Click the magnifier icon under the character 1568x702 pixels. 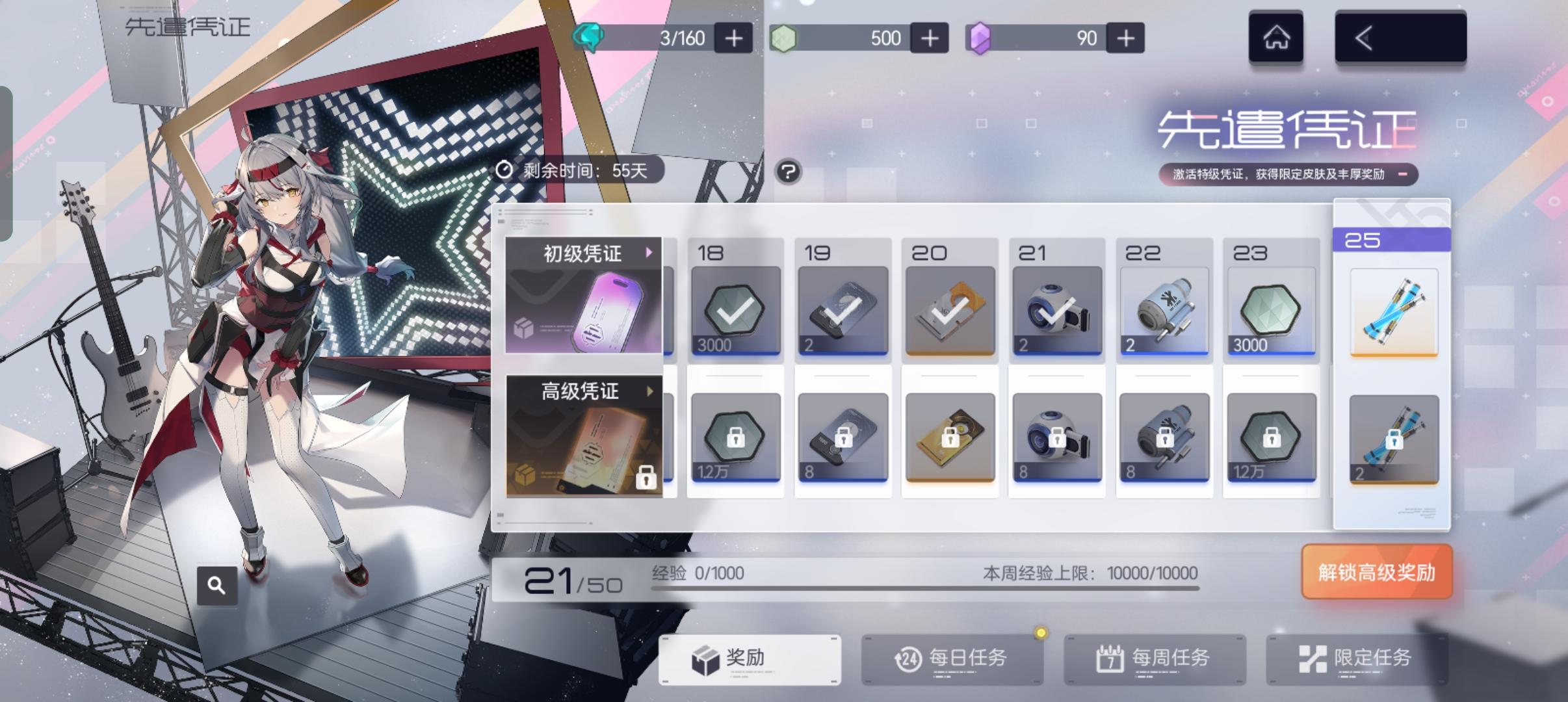(x=217, y=584)
